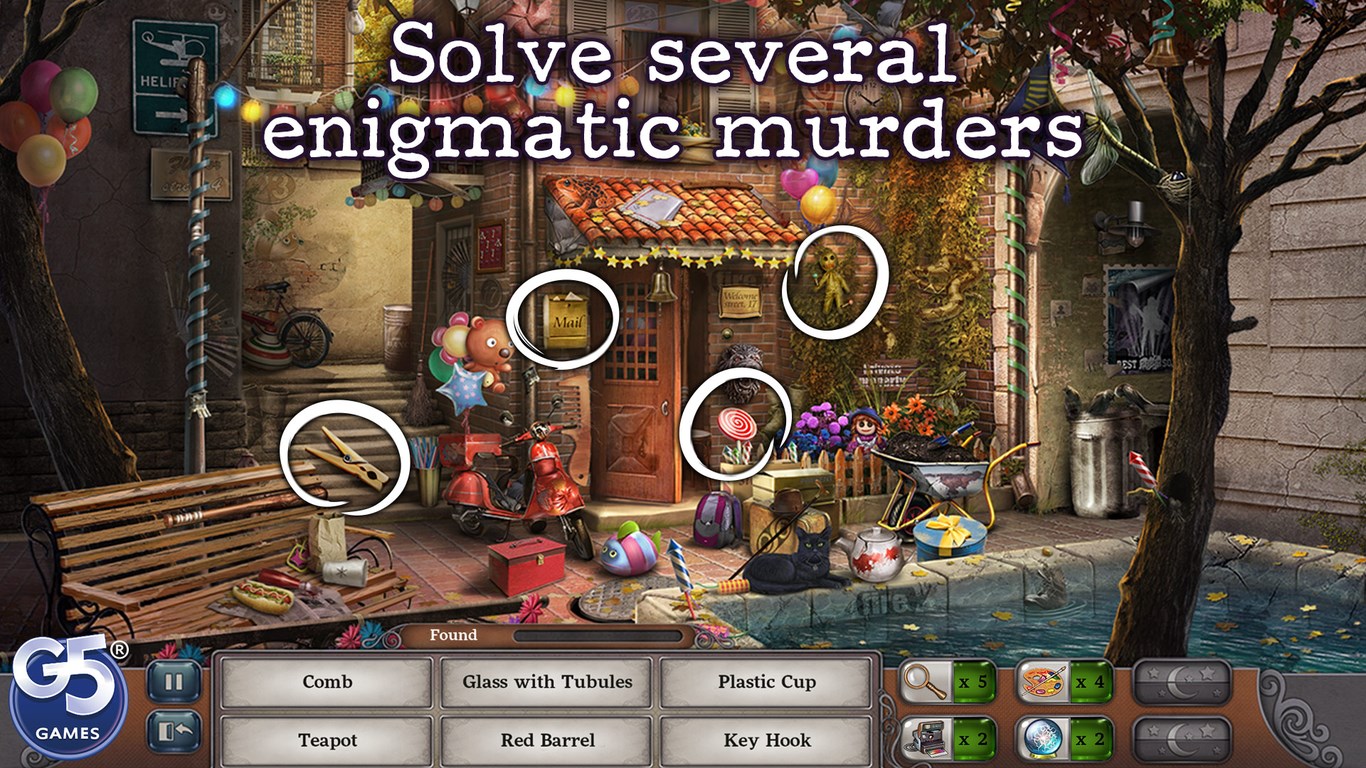Select the Key Hook entry

point(766,741)
